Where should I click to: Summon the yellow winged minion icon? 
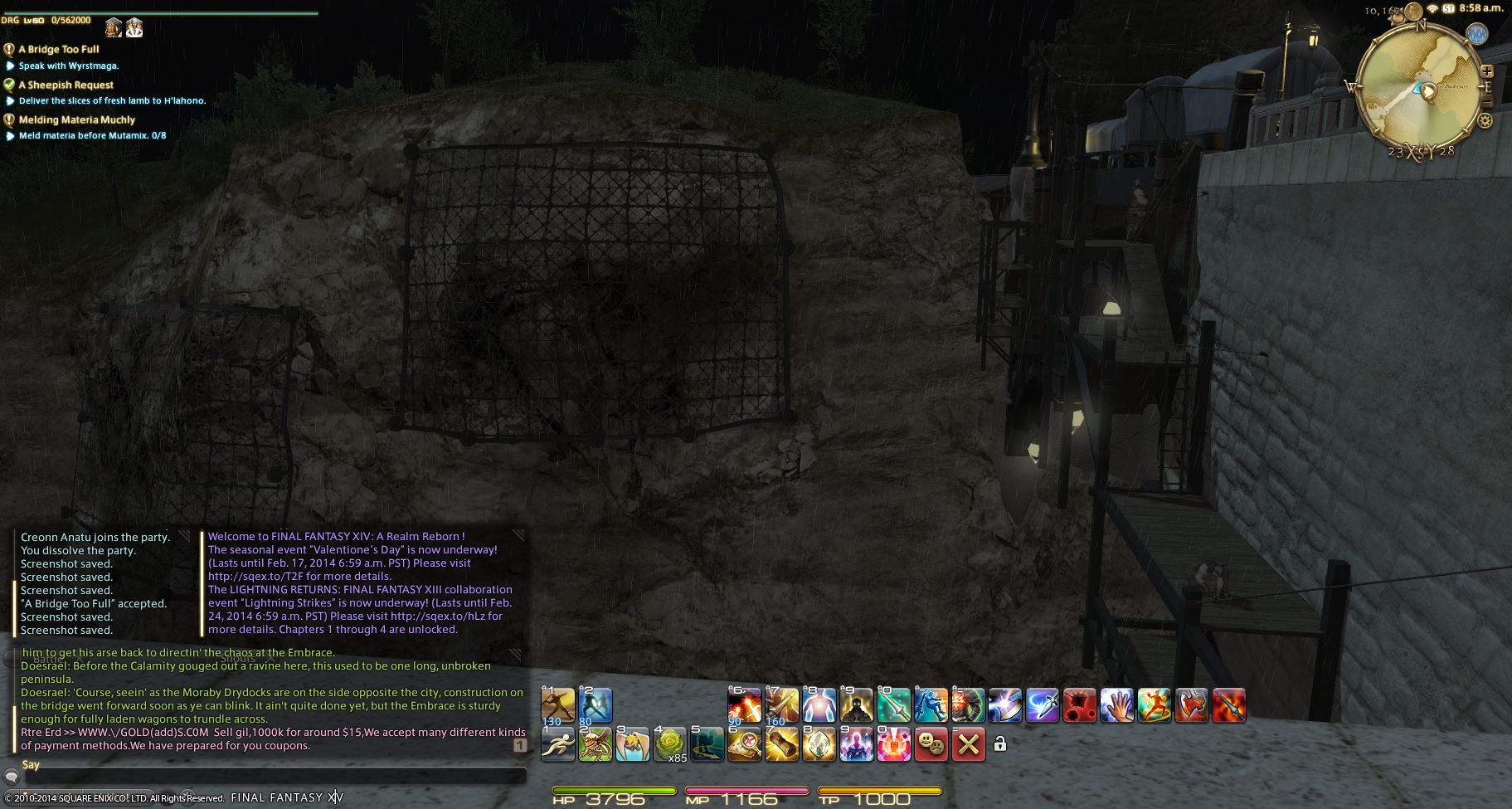click(632, 744)
